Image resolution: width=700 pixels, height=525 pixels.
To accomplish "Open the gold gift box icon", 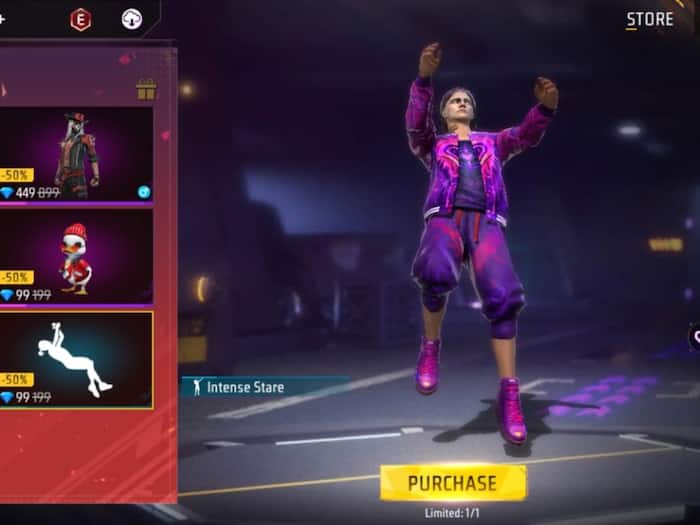I will (146, 90).
